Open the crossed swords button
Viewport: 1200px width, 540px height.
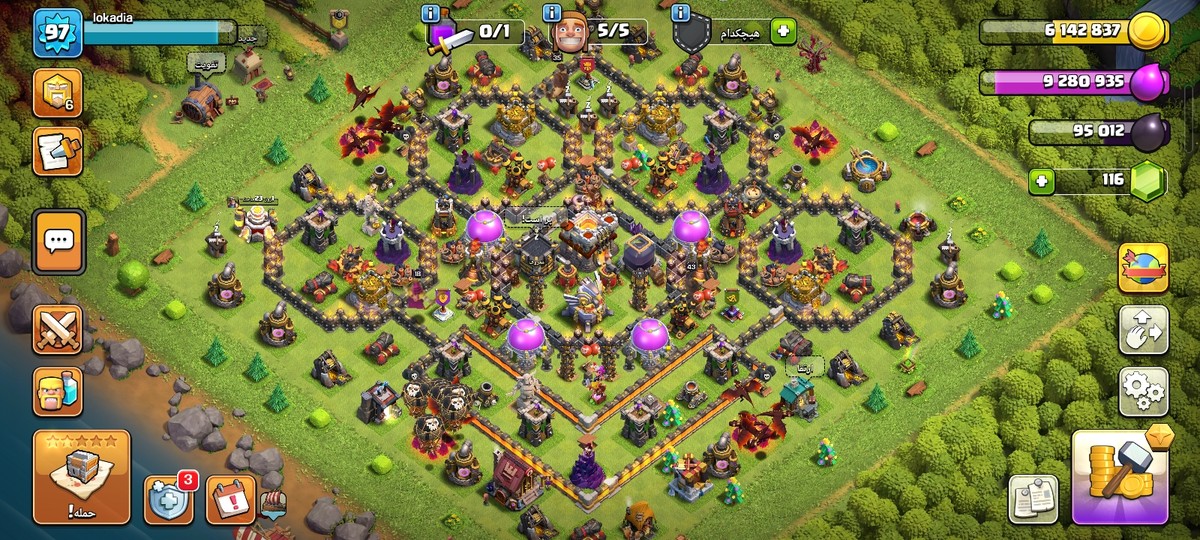tap(58, 329)
